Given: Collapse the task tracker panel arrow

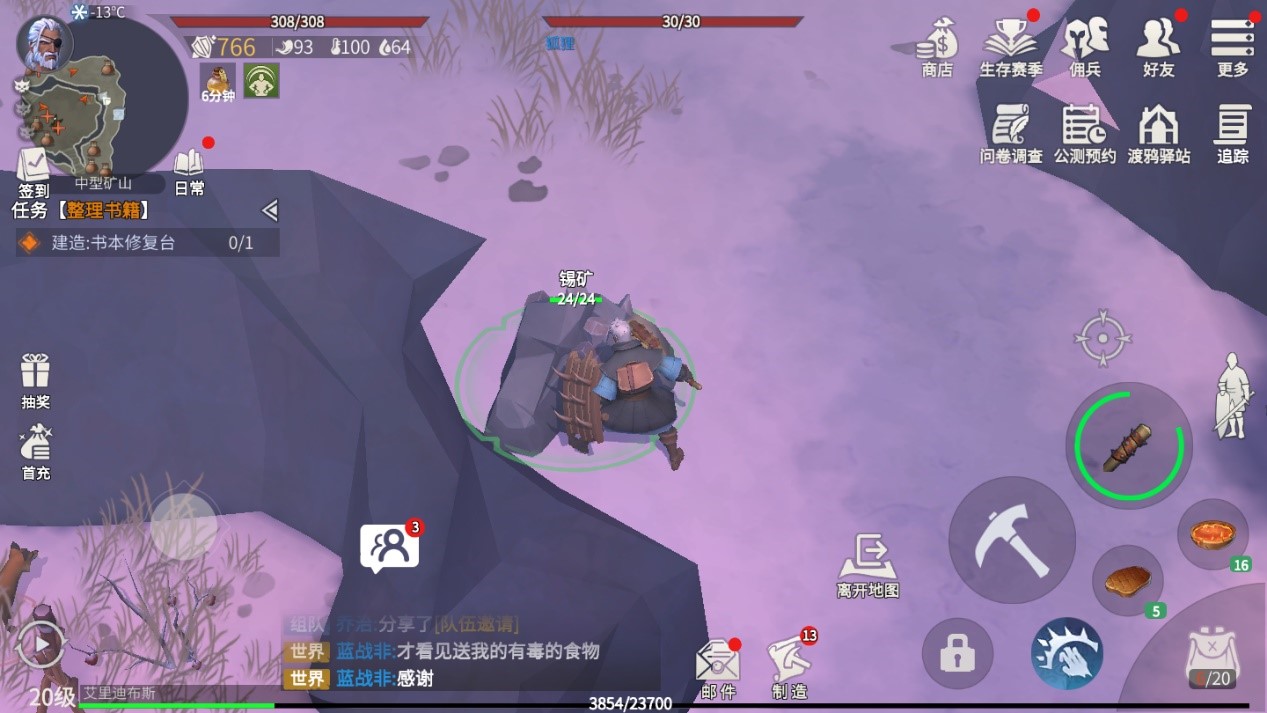Looking at the screenshot, I should click(269, 210).
